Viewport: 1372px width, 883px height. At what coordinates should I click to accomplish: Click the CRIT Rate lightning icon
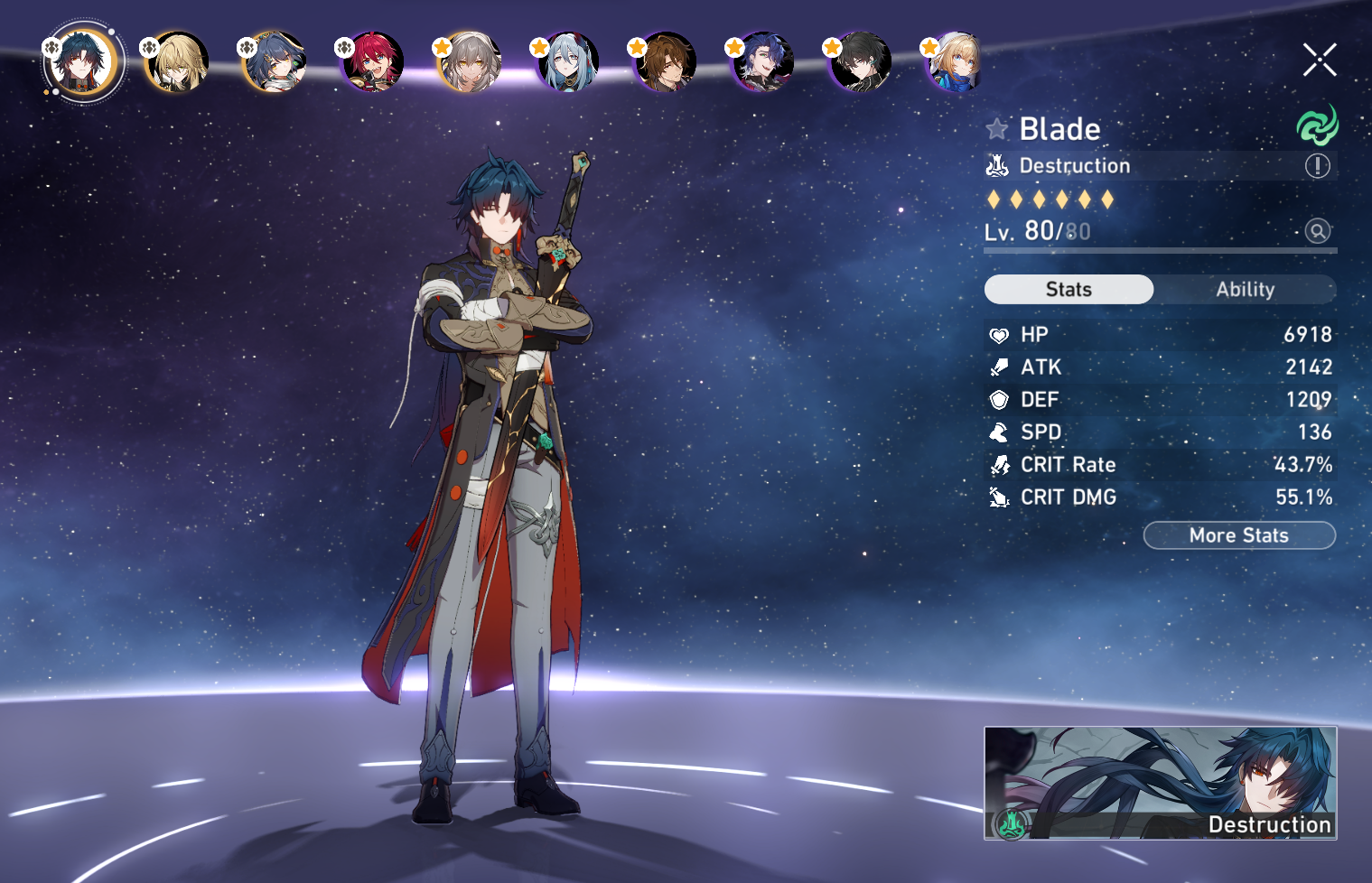[x=999, y=464]
